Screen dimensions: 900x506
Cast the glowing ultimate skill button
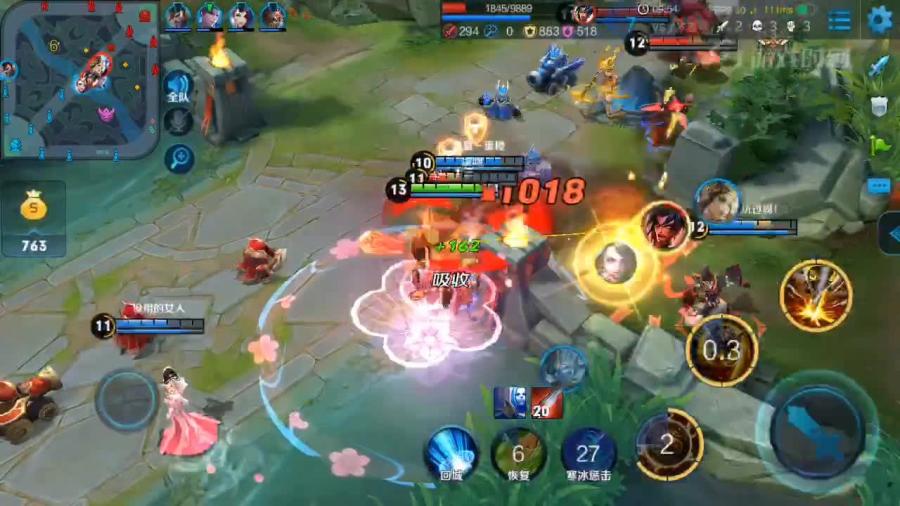(815, 295)
